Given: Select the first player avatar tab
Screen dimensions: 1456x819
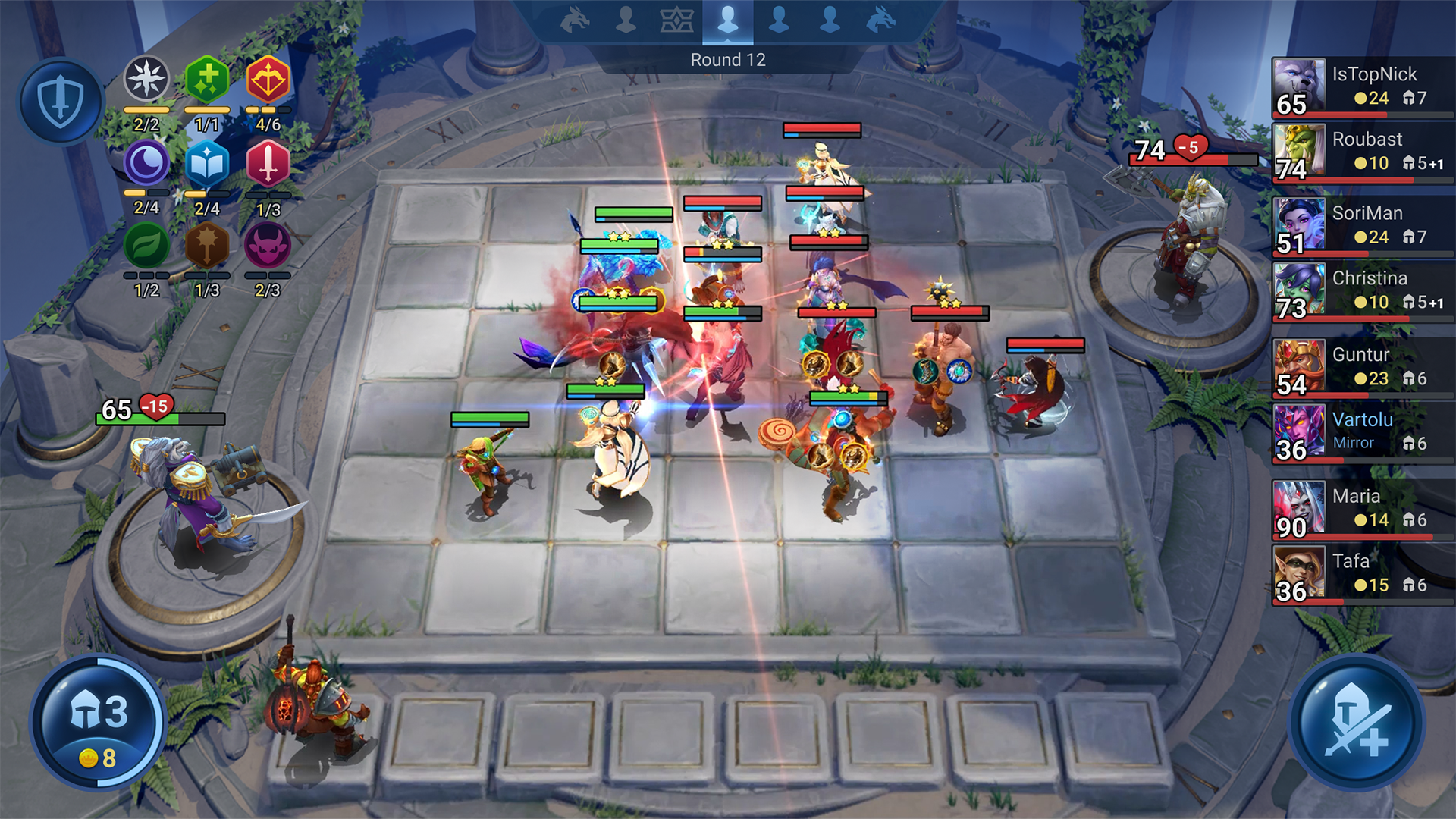Looking at the screenshot, I should click(x=626, y=20).
